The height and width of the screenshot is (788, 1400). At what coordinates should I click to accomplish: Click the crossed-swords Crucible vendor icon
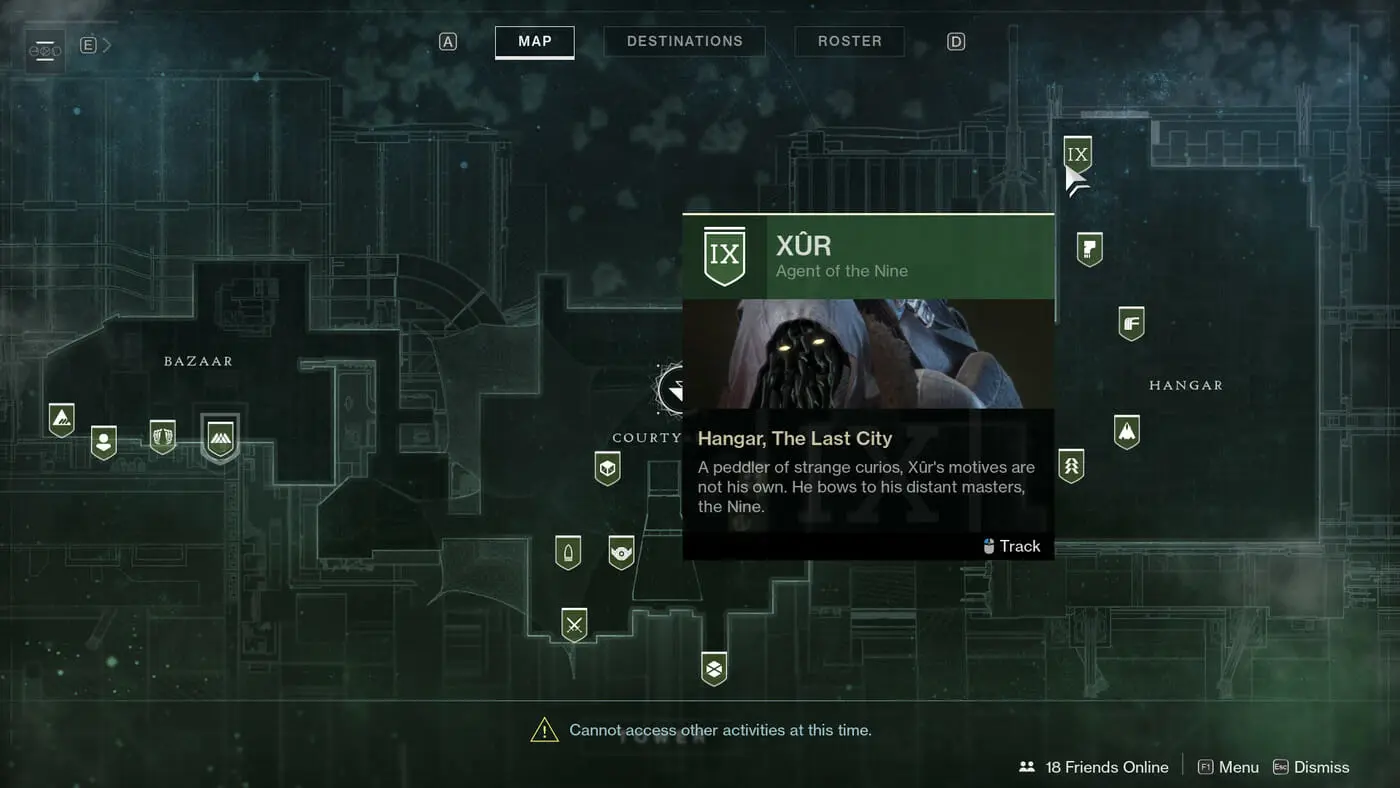click(x=573, y=623)
